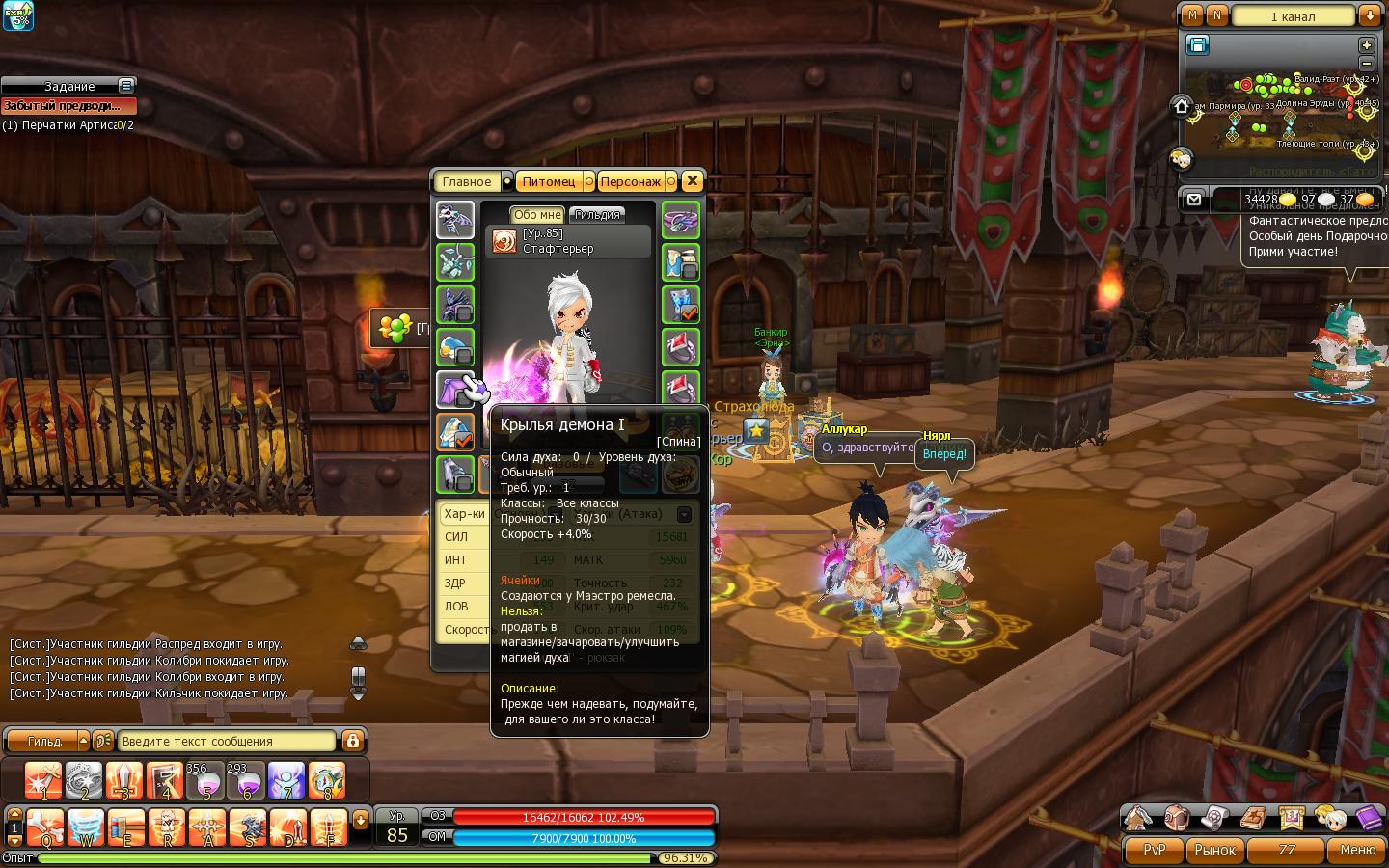Image resolution: width=1389 pixels, height=868 pixels.
Task: Click the ZZ button
Action: coord(1287,850)
